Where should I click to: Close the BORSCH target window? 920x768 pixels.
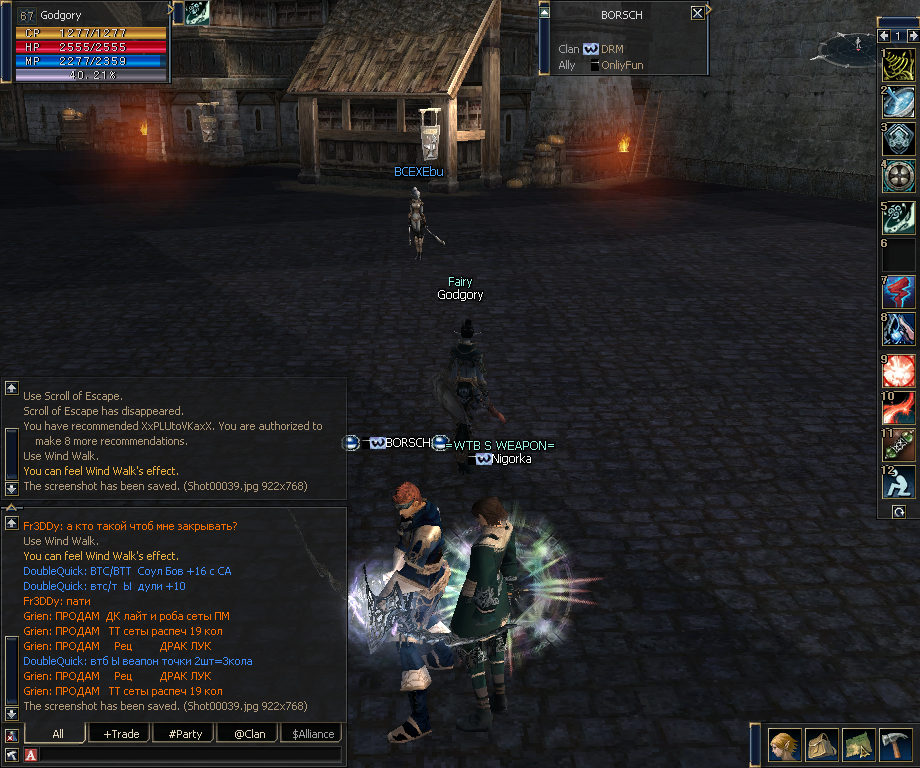coord(697,14)
